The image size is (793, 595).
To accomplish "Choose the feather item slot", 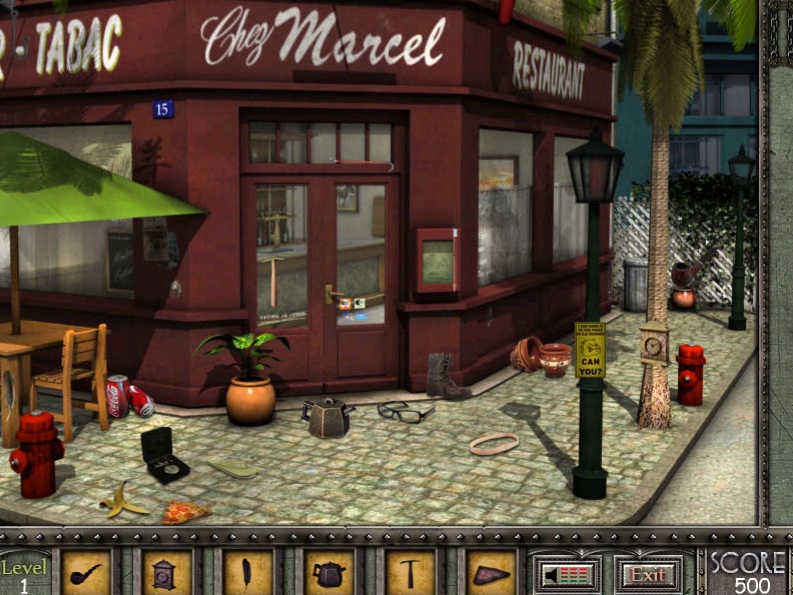I will coord(248,573).
